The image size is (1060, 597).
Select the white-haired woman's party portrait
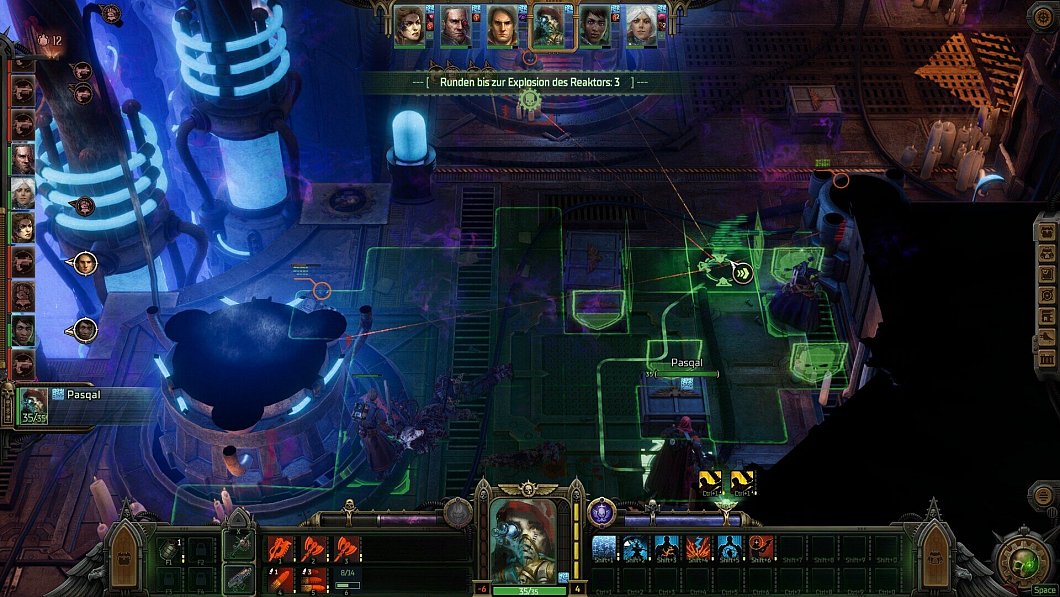tap(641, 26)
